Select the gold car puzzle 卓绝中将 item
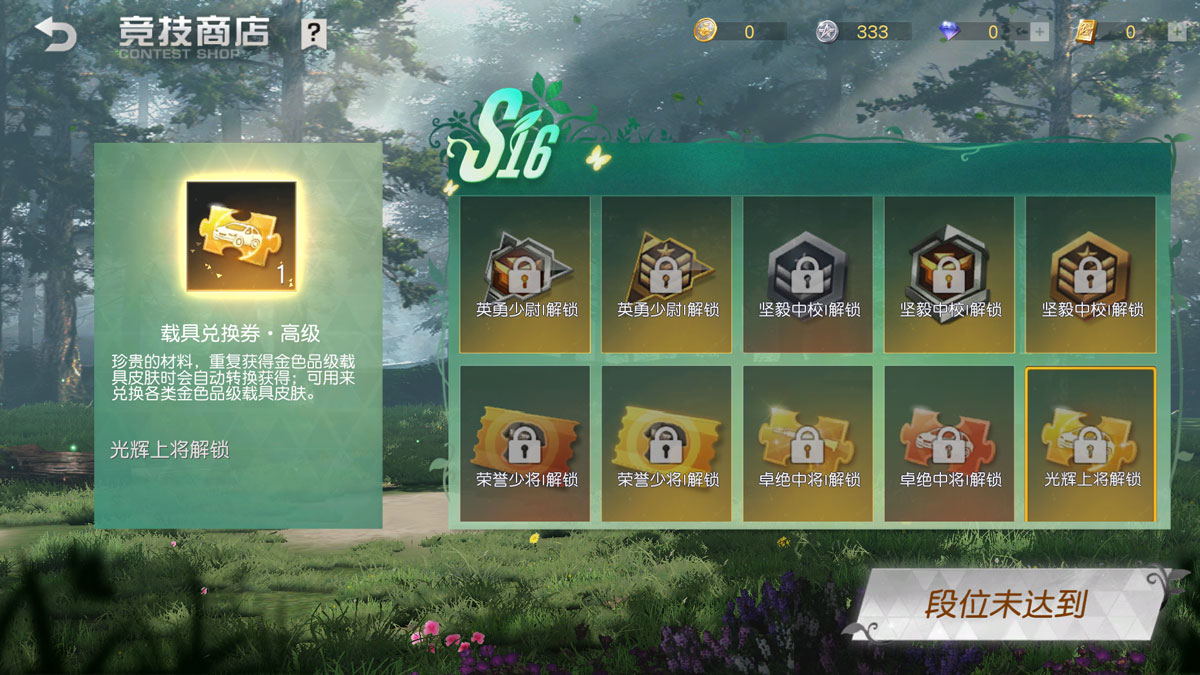The height and width of the screenshot is (675, 1200). coord(808,443)
